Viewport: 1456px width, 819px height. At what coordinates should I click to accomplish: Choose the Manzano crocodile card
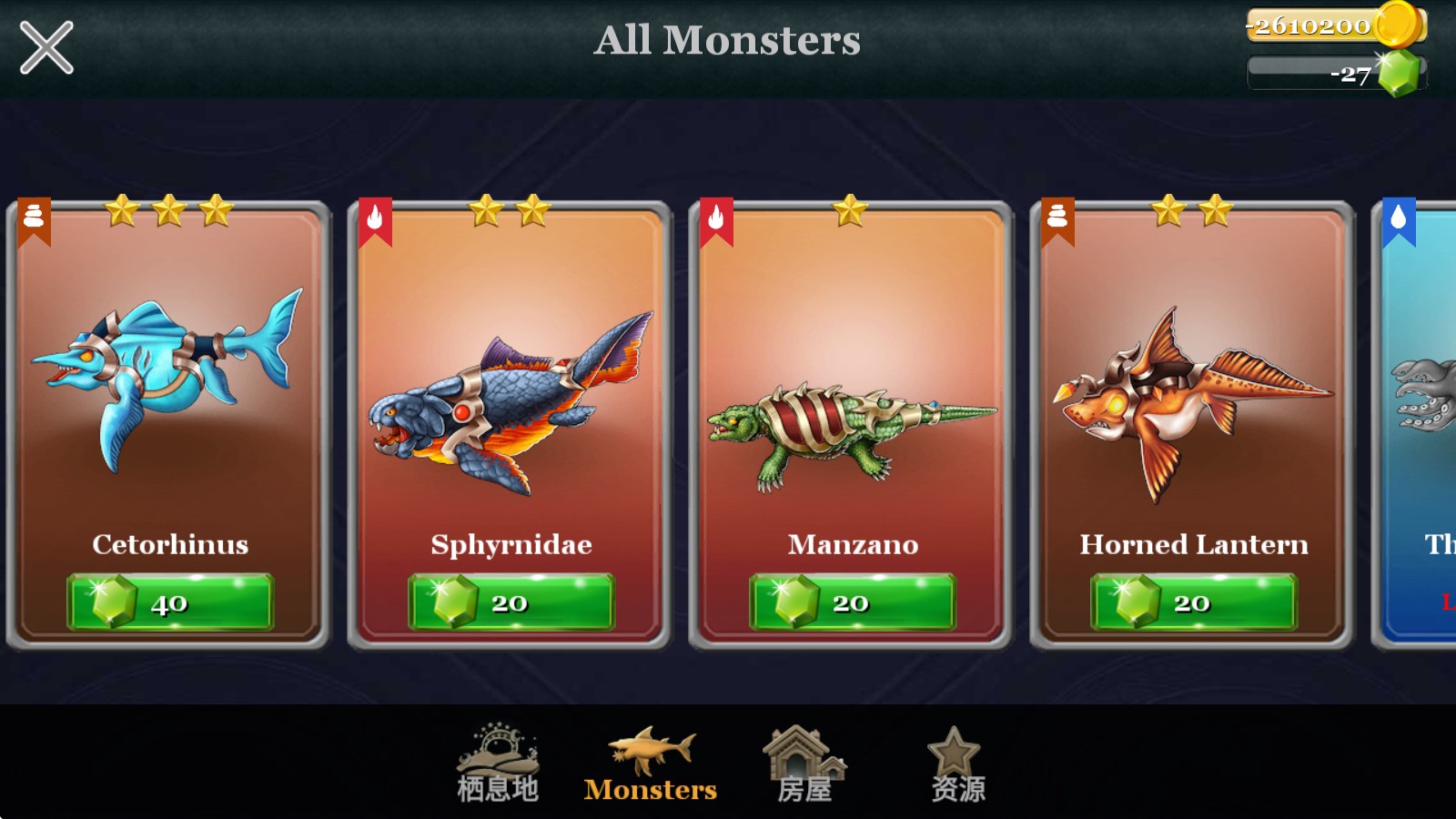coord(851,391)
